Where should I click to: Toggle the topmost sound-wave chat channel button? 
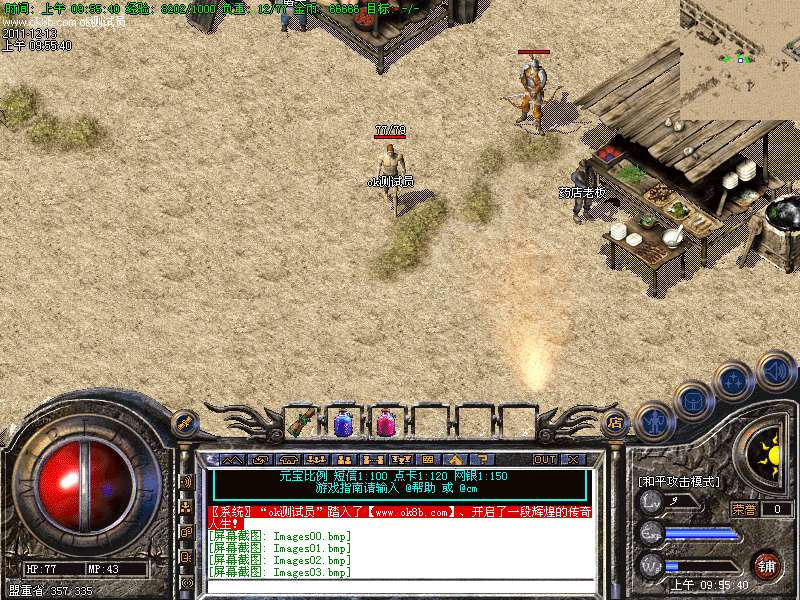coord(186,481)
